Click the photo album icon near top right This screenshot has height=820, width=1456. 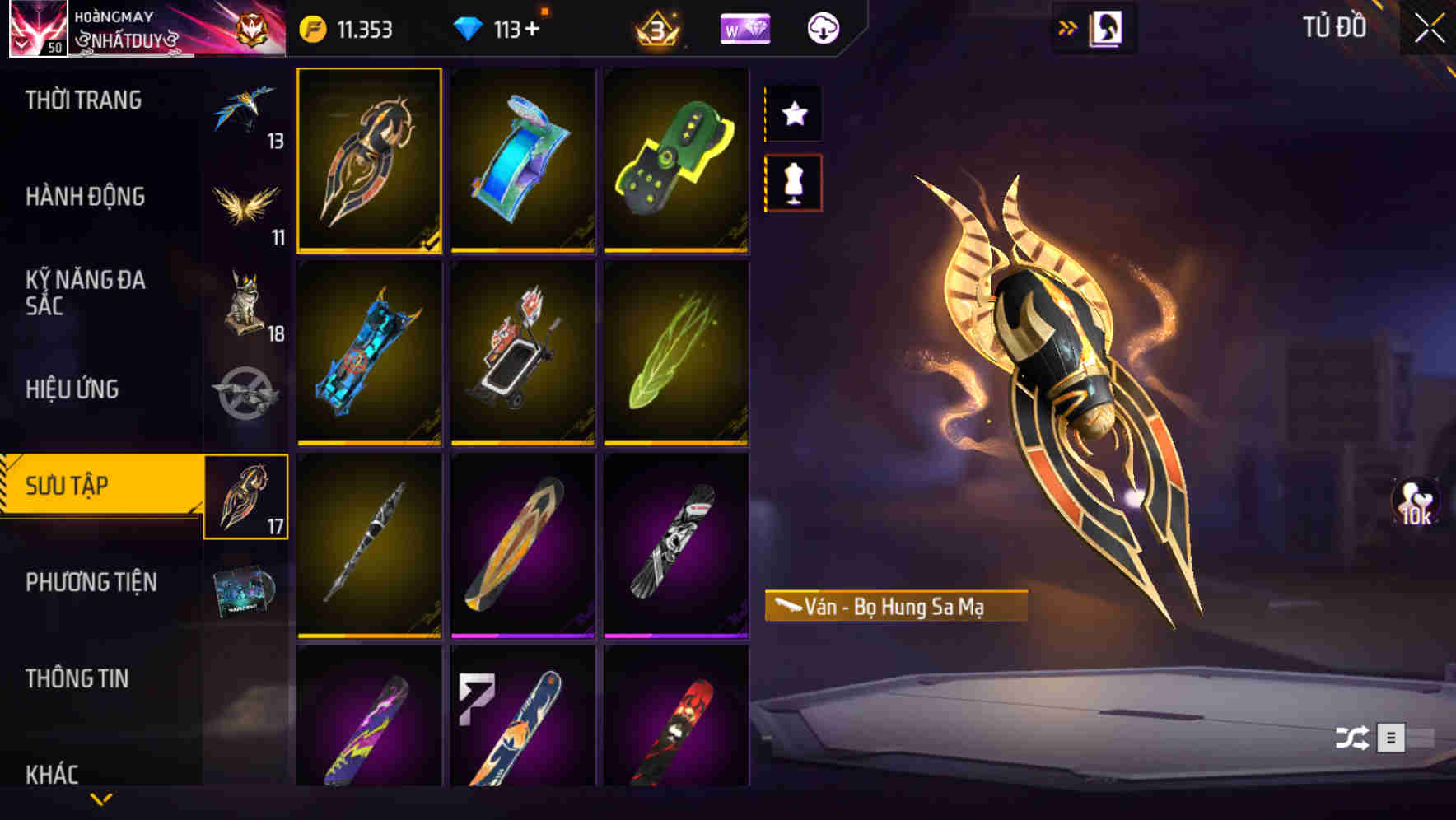pyautogui.click(x=1107, y=27)
